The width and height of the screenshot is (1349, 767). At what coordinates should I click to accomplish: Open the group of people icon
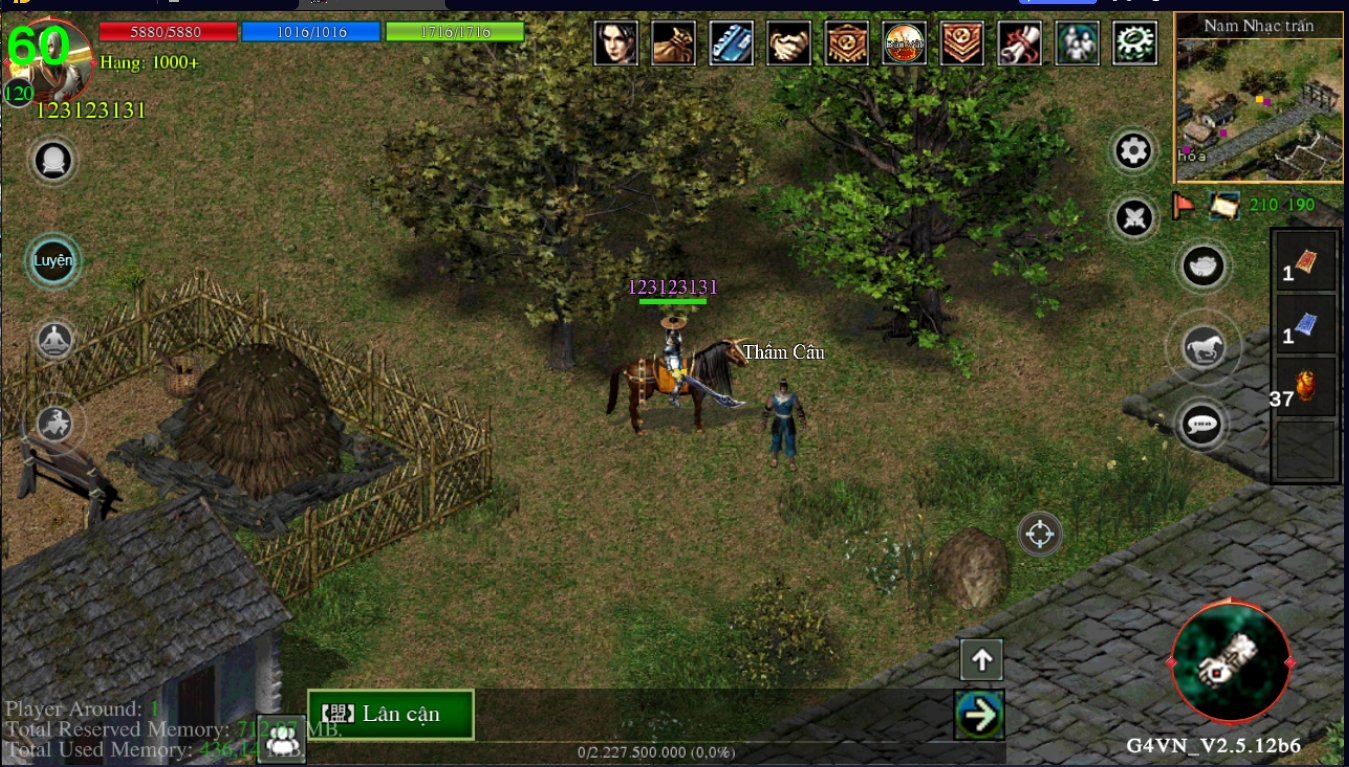[1077, 43]
